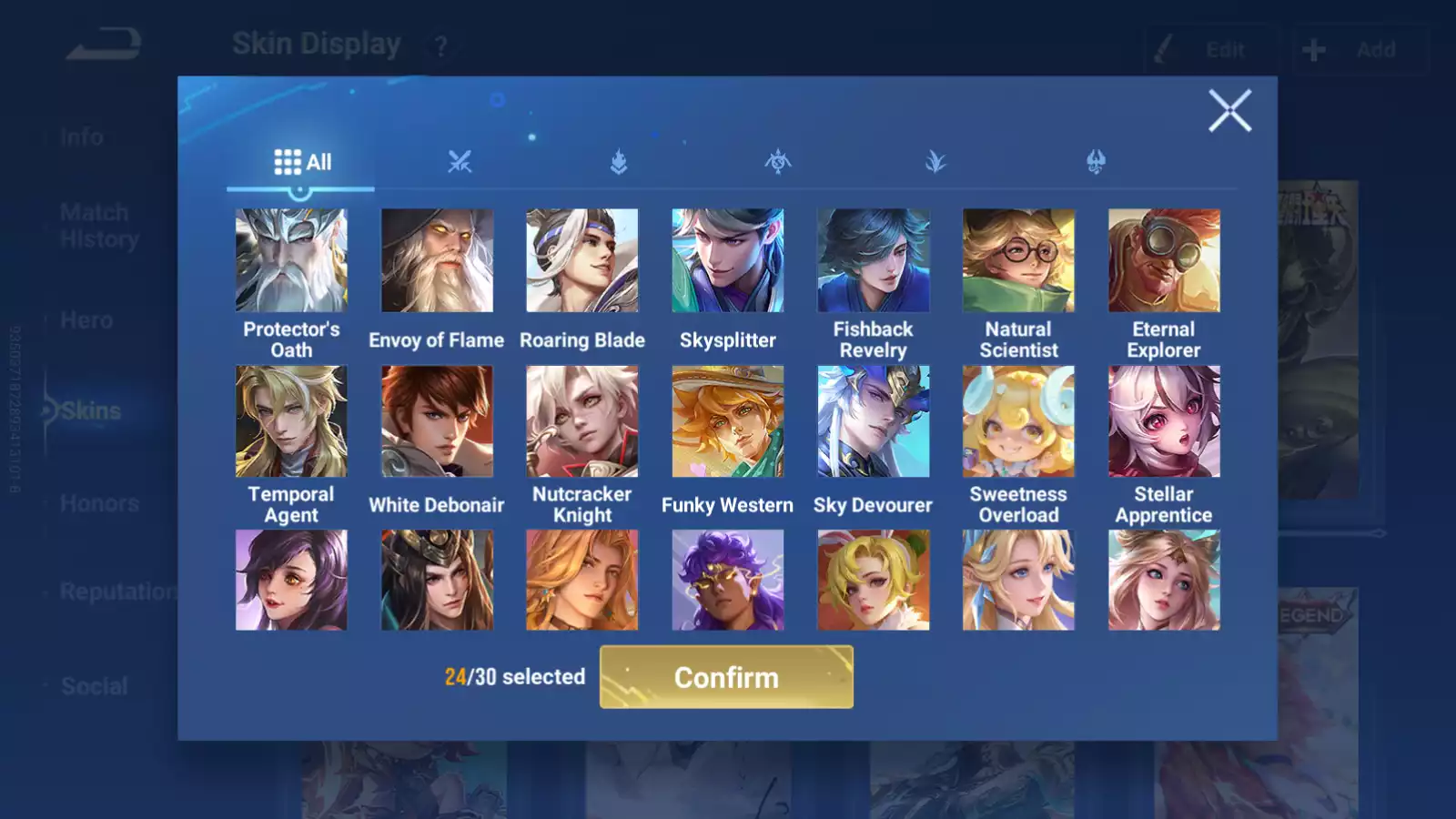1456x819 pixels.
Task: Close the skin selection dialog
Action: coord(1229,111)
